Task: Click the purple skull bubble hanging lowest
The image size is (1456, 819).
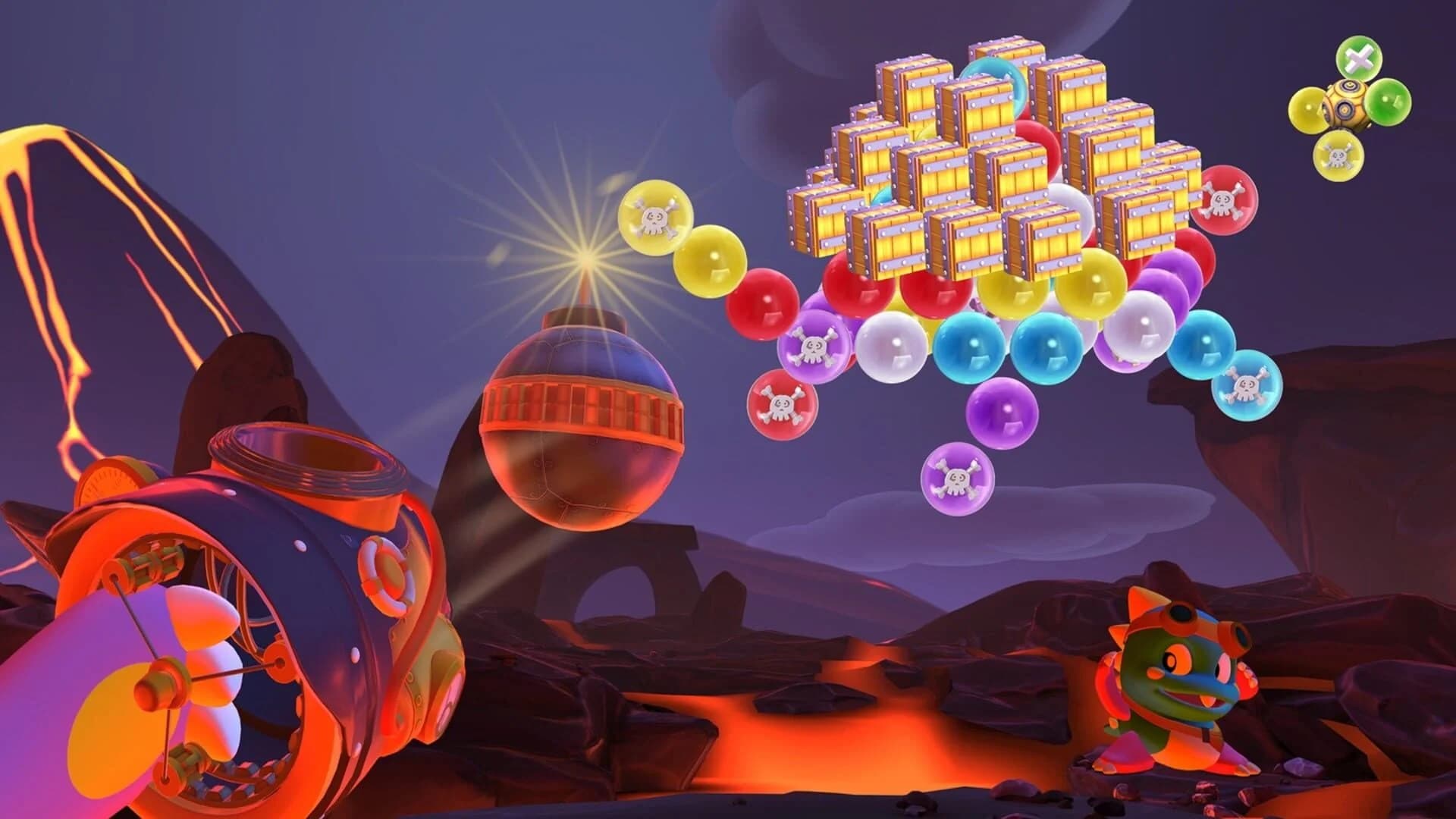Action: click(x=957, y=479)
